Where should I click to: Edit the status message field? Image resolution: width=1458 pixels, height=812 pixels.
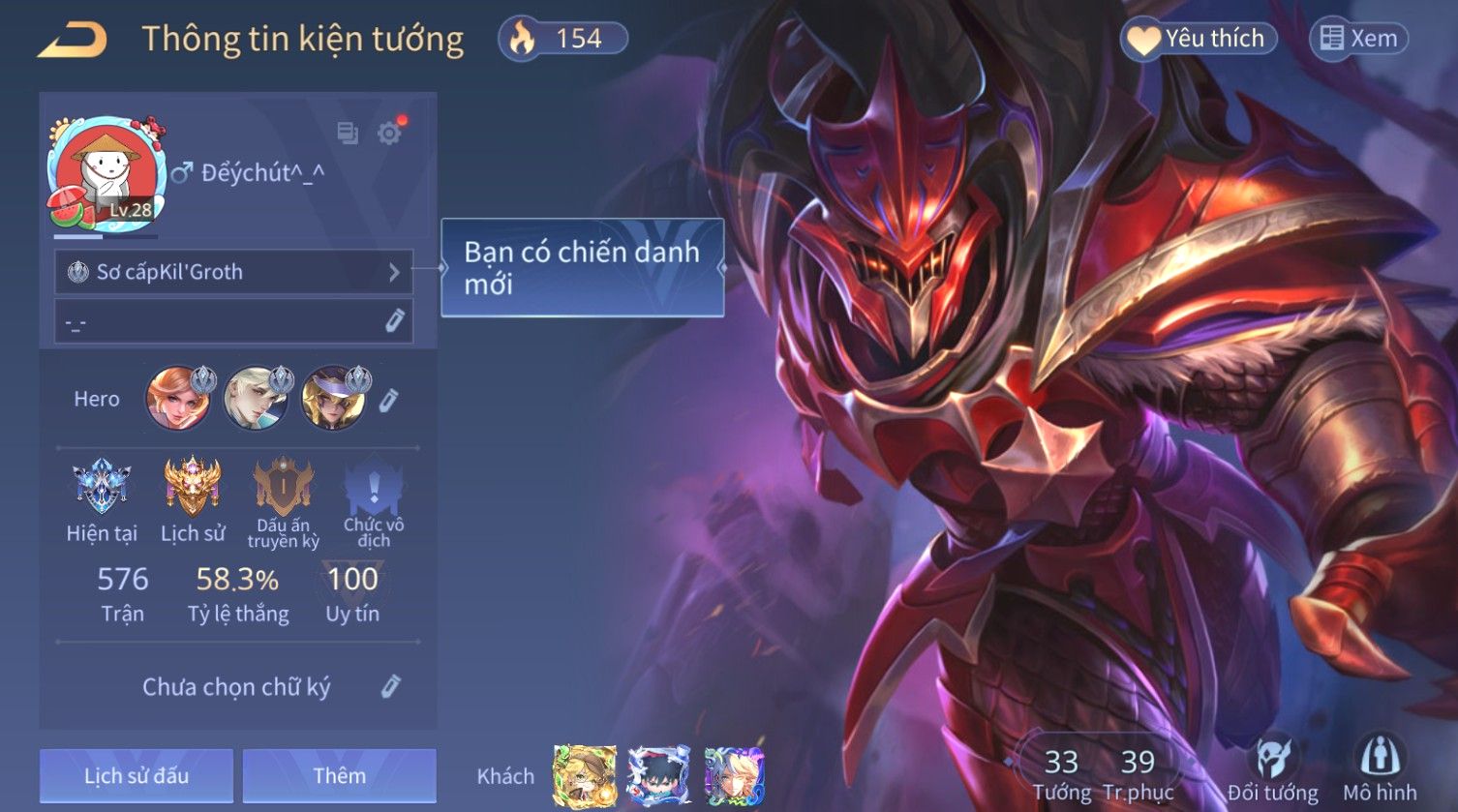pos(394,321)
